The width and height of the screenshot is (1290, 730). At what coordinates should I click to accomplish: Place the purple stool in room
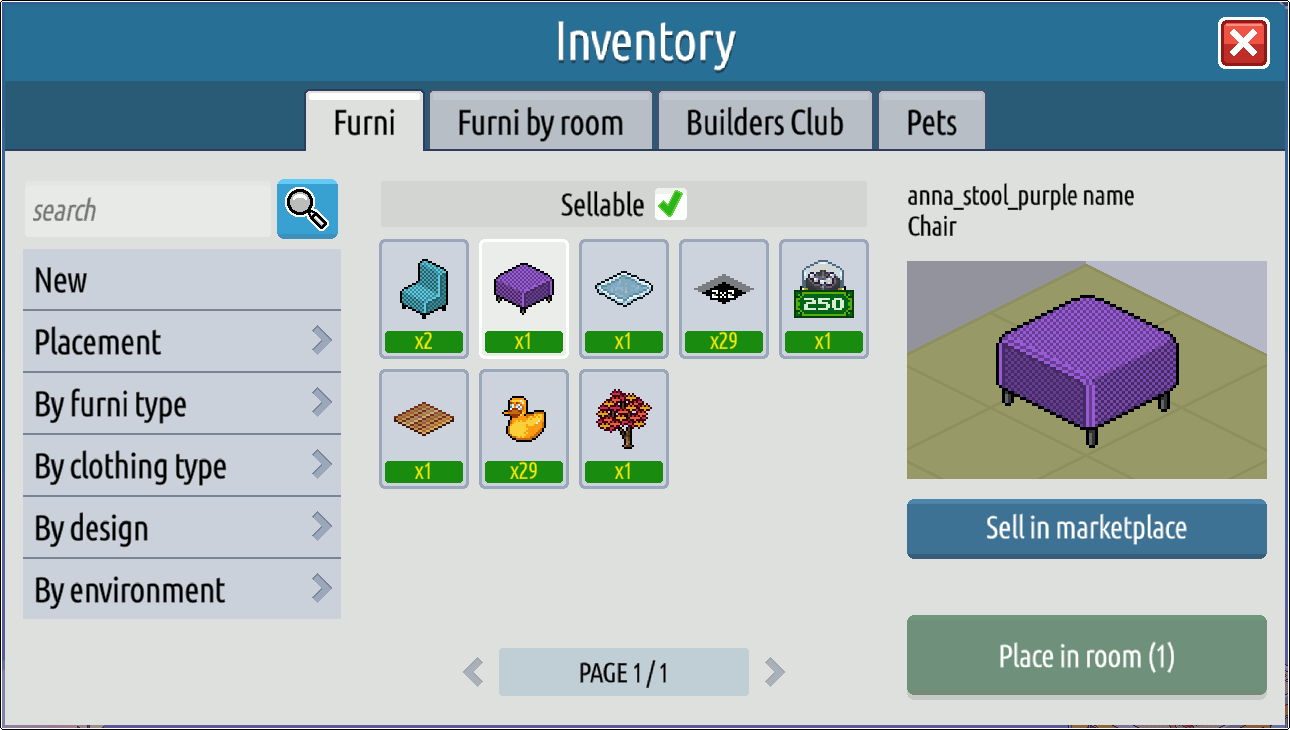[1086, 656]
